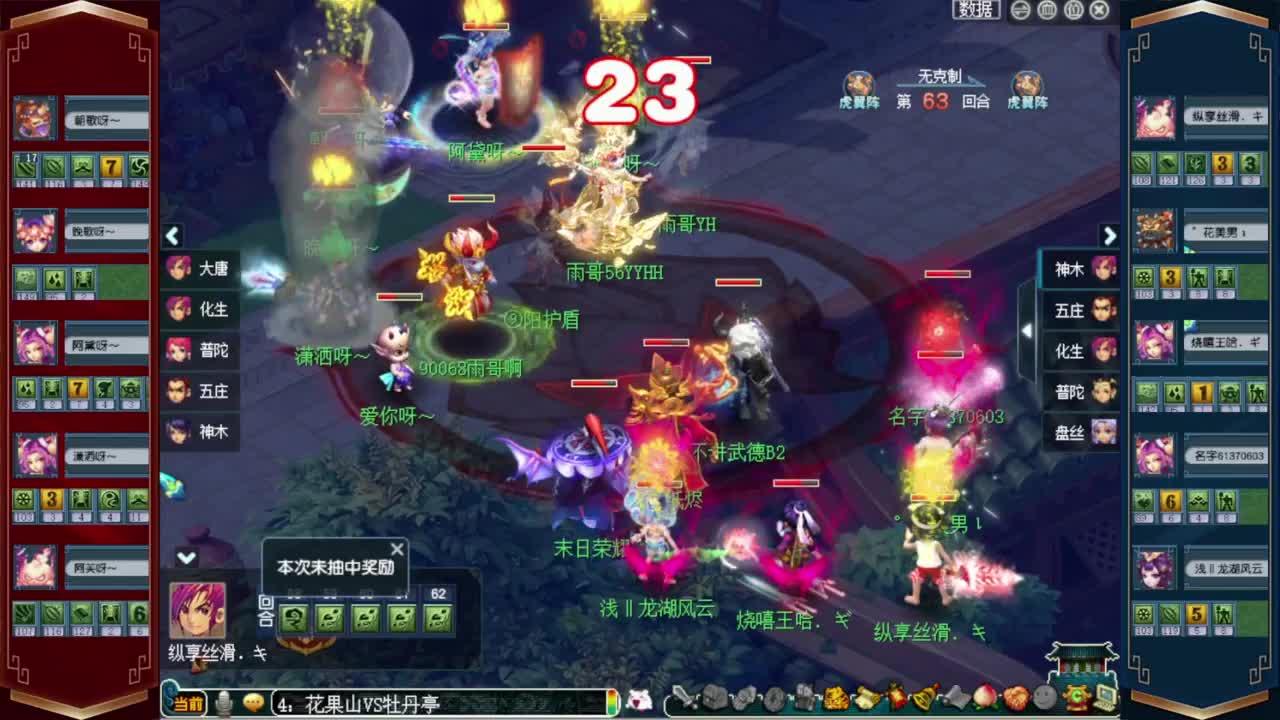Screen dimensions: 1280x720
Task: Close the 本次未抽中奖励 reward popup
Action: point(397,548)
